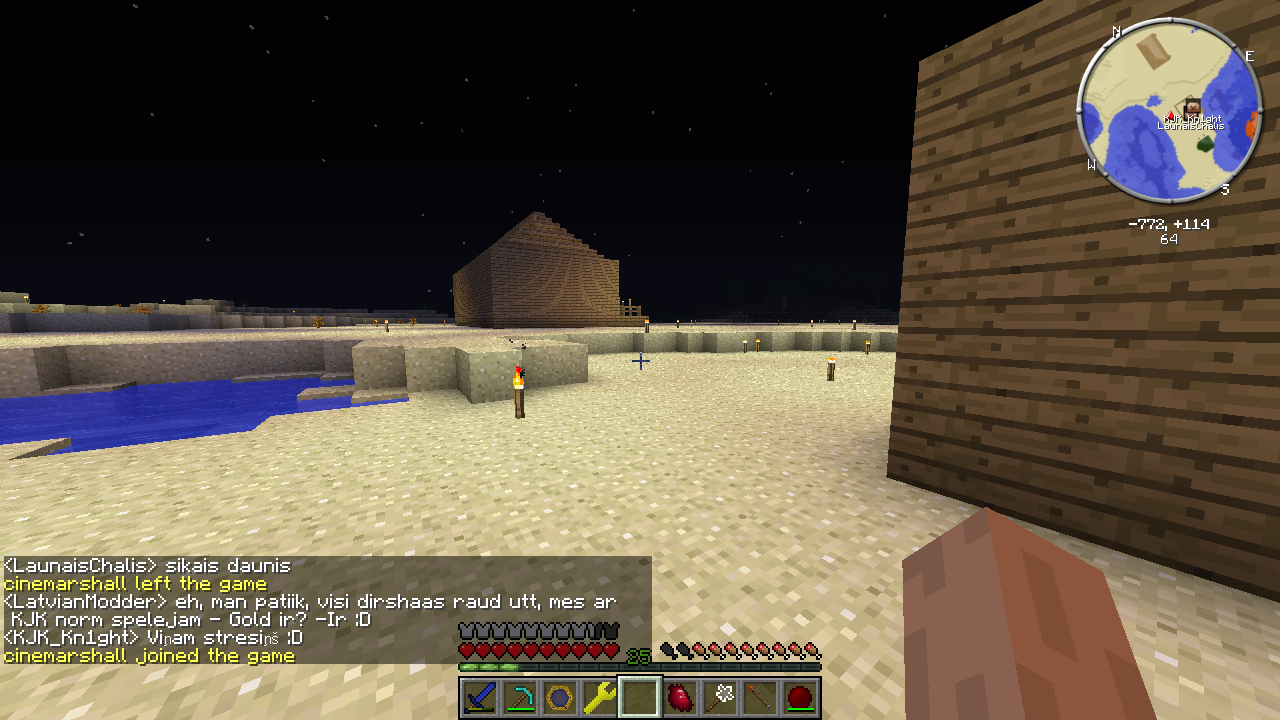Screen dimensions: 1280x720
Task: Switch to the red heart-shaped item slot
Action: [x=680, y=697]
